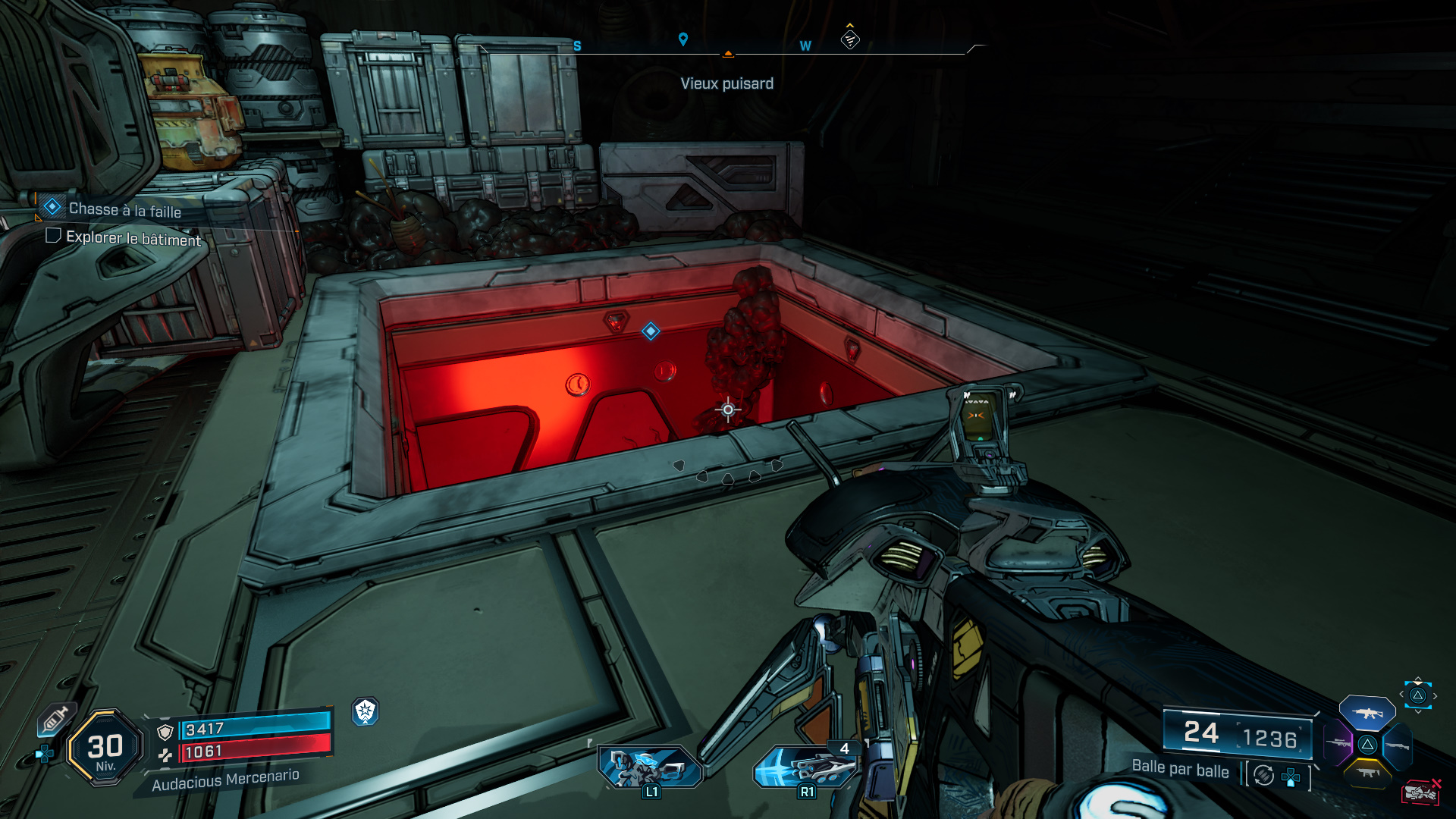Select the diamond quest marker on compass
The width and height of the screenshot is (1456, 819).
(850, 39)
